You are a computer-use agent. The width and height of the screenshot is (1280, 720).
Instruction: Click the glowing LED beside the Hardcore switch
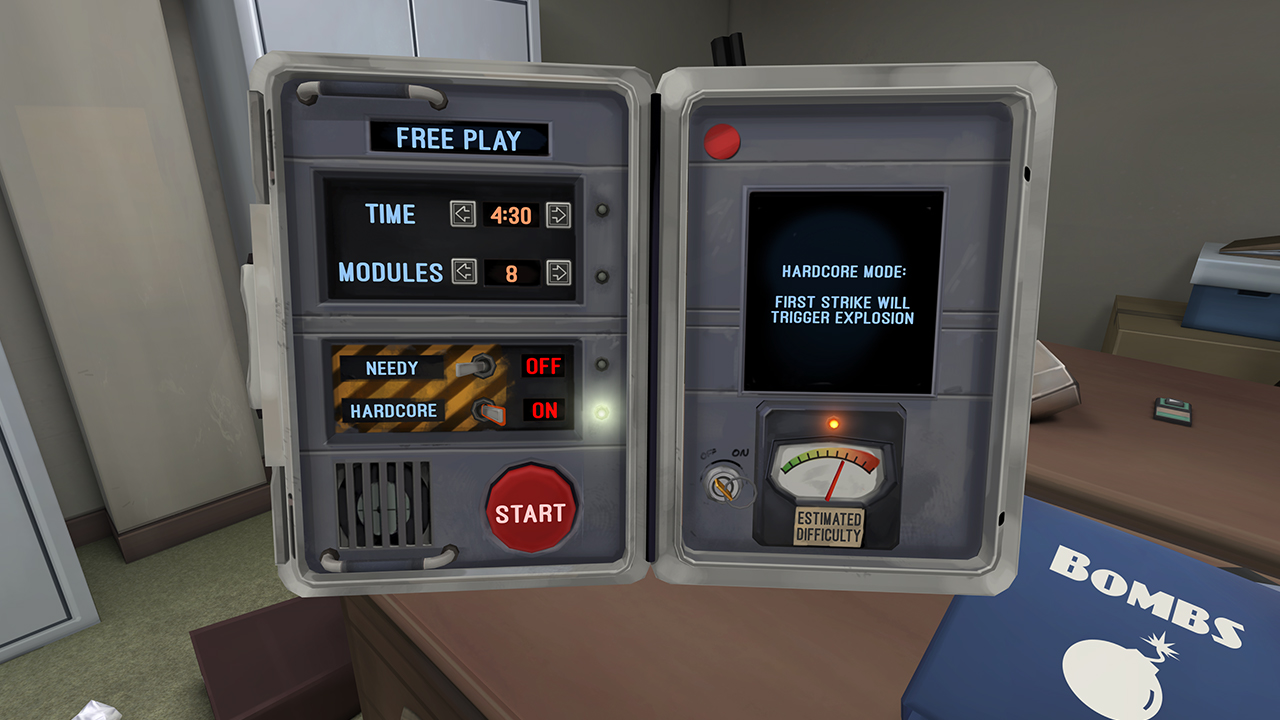pyautogui.click(x=600, y=410)
